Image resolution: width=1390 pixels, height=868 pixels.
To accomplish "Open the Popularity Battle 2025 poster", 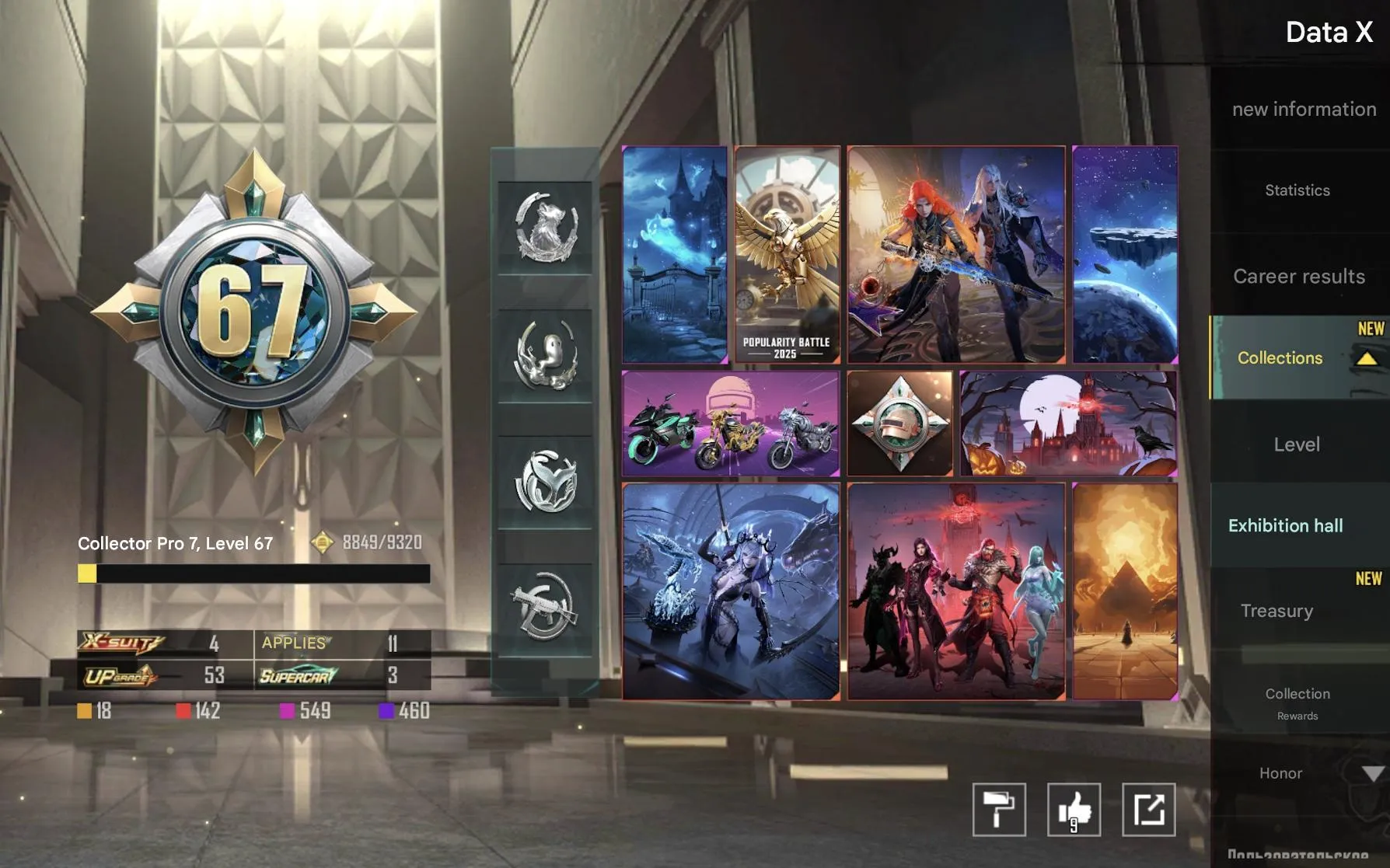I will tap(787, 253).
